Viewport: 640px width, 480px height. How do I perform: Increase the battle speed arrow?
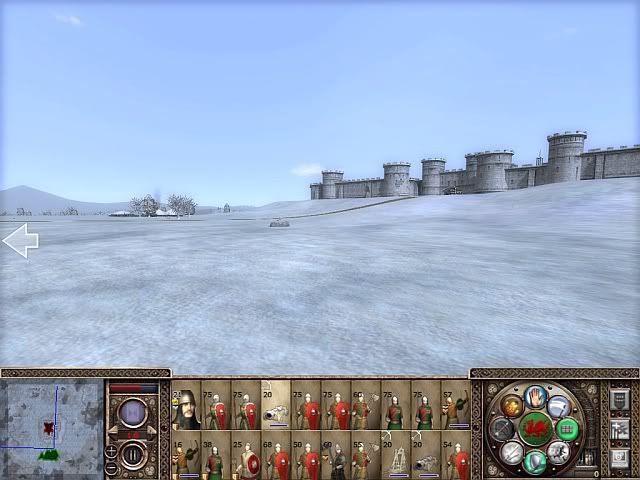point(154,430)
